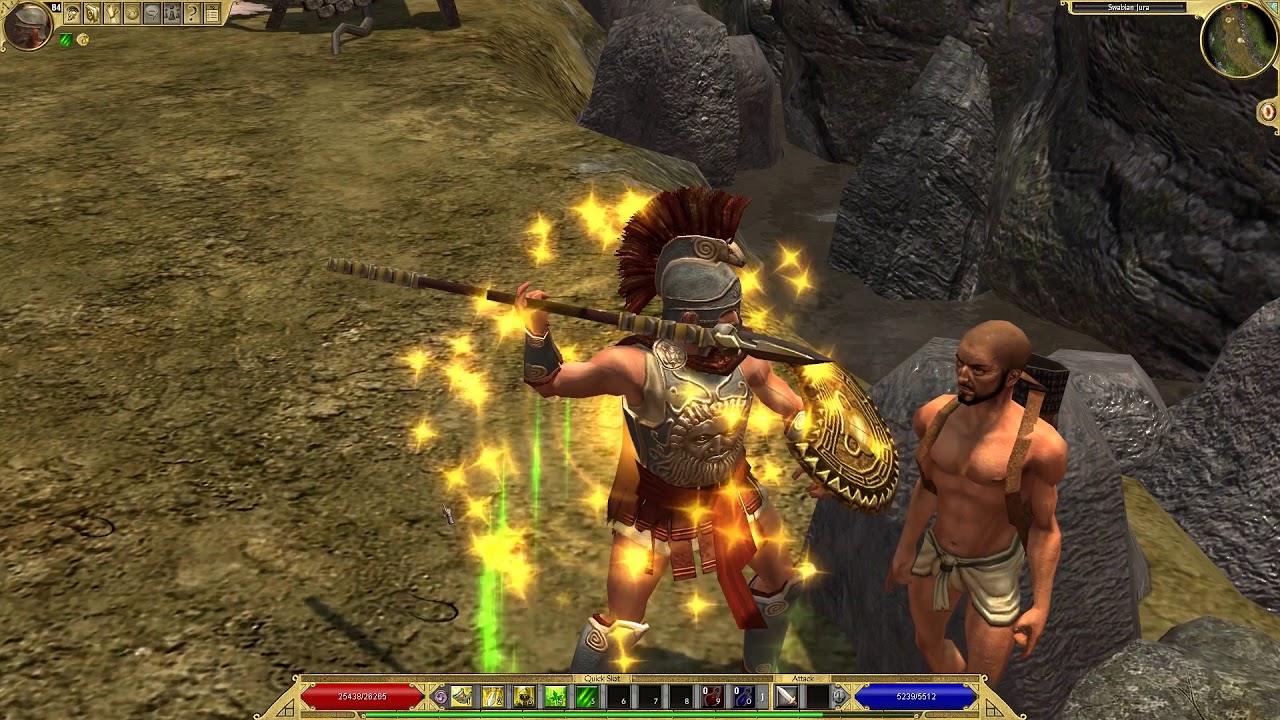Viewport: 1280px width, 720px height.
Task: Cast the hooded figure skill in slot 3
Action: pyautogui.click(x=524, y=696)
